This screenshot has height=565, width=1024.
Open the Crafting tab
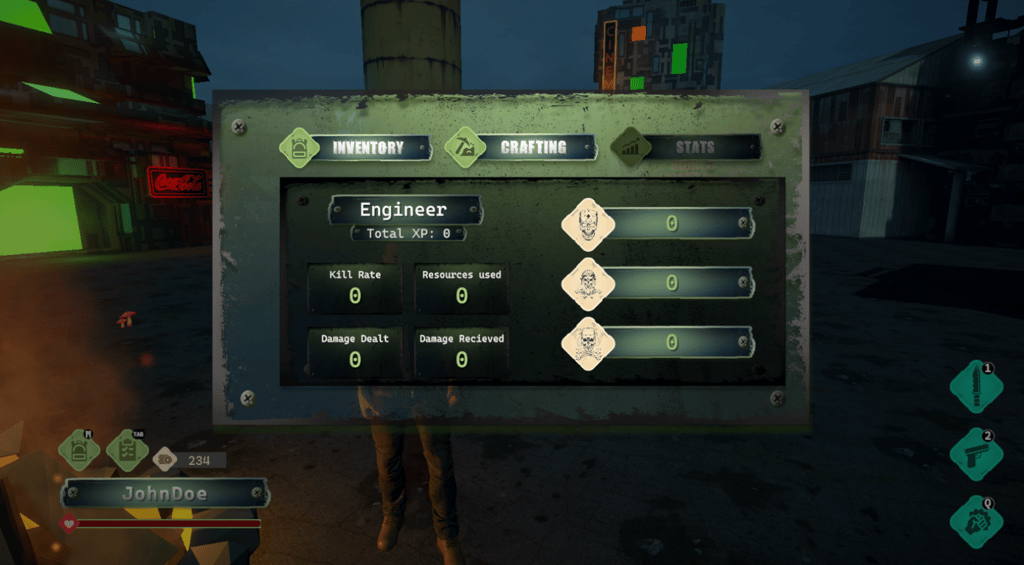click(521, 147)
